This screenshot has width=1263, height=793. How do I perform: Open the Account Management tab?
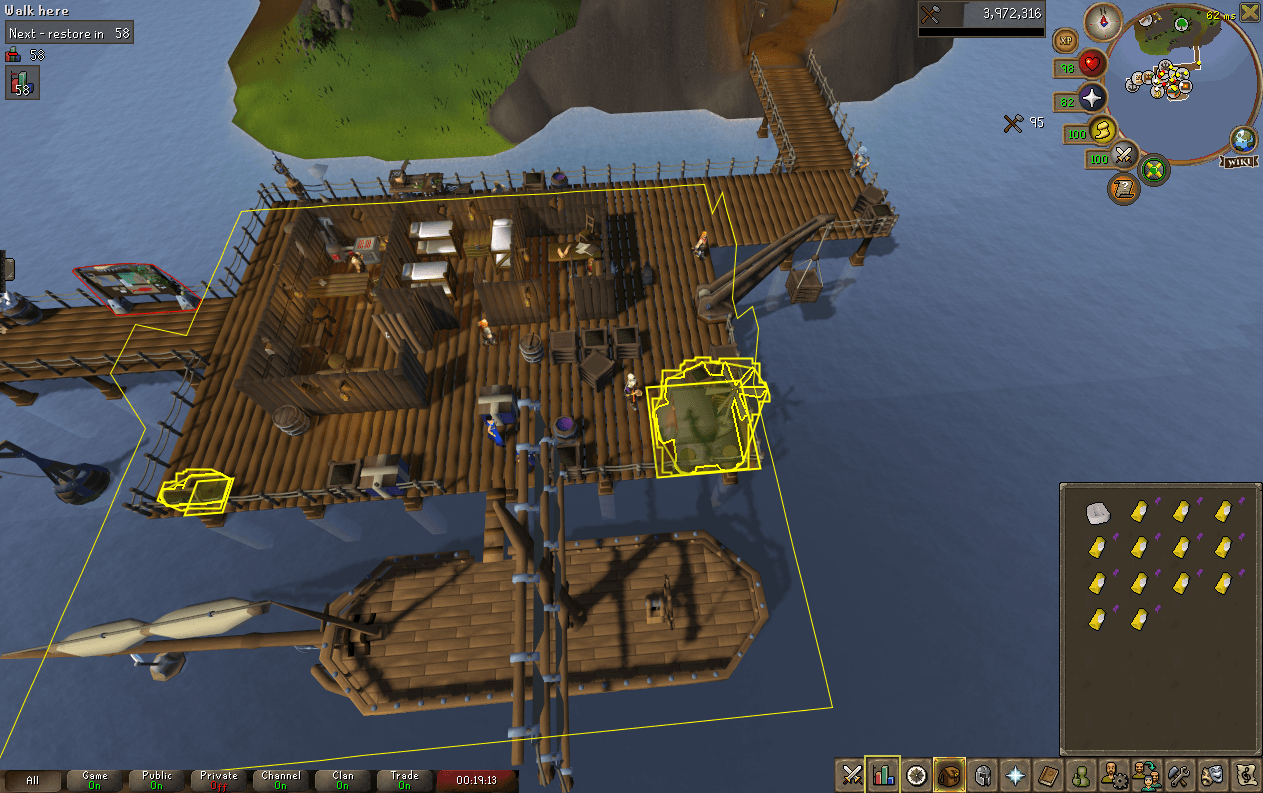(x=1112, y=774)
